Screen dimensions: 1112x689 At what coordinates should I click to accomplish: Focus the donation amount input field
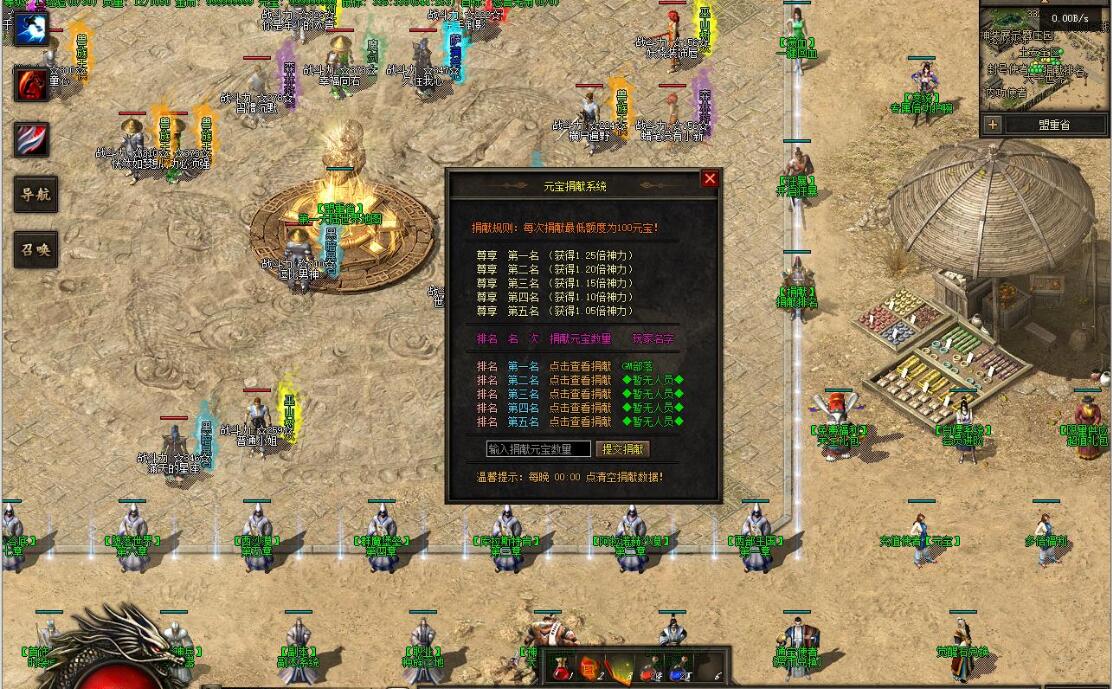538,450
